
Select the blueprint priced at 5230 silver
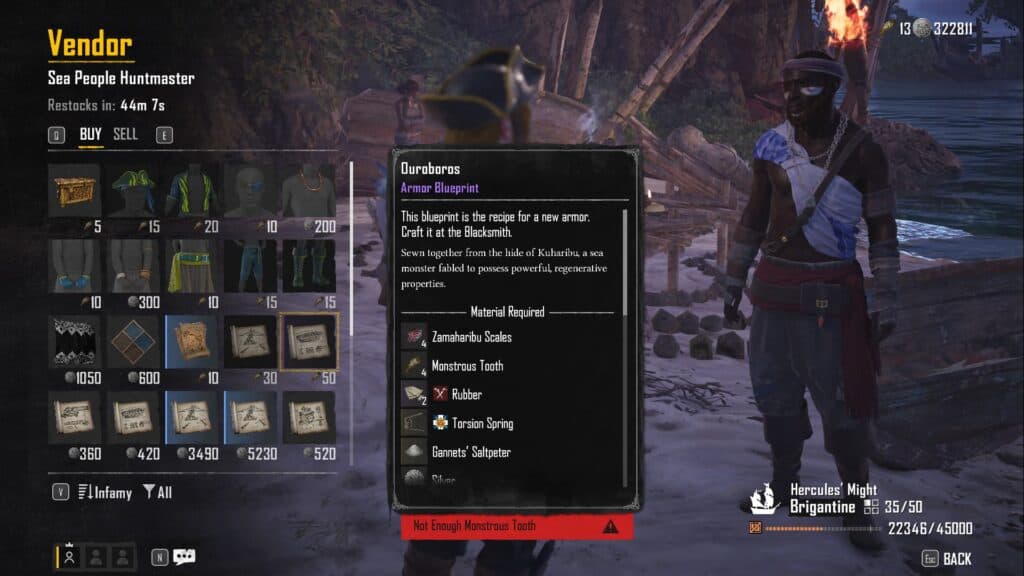coord(250,418)
